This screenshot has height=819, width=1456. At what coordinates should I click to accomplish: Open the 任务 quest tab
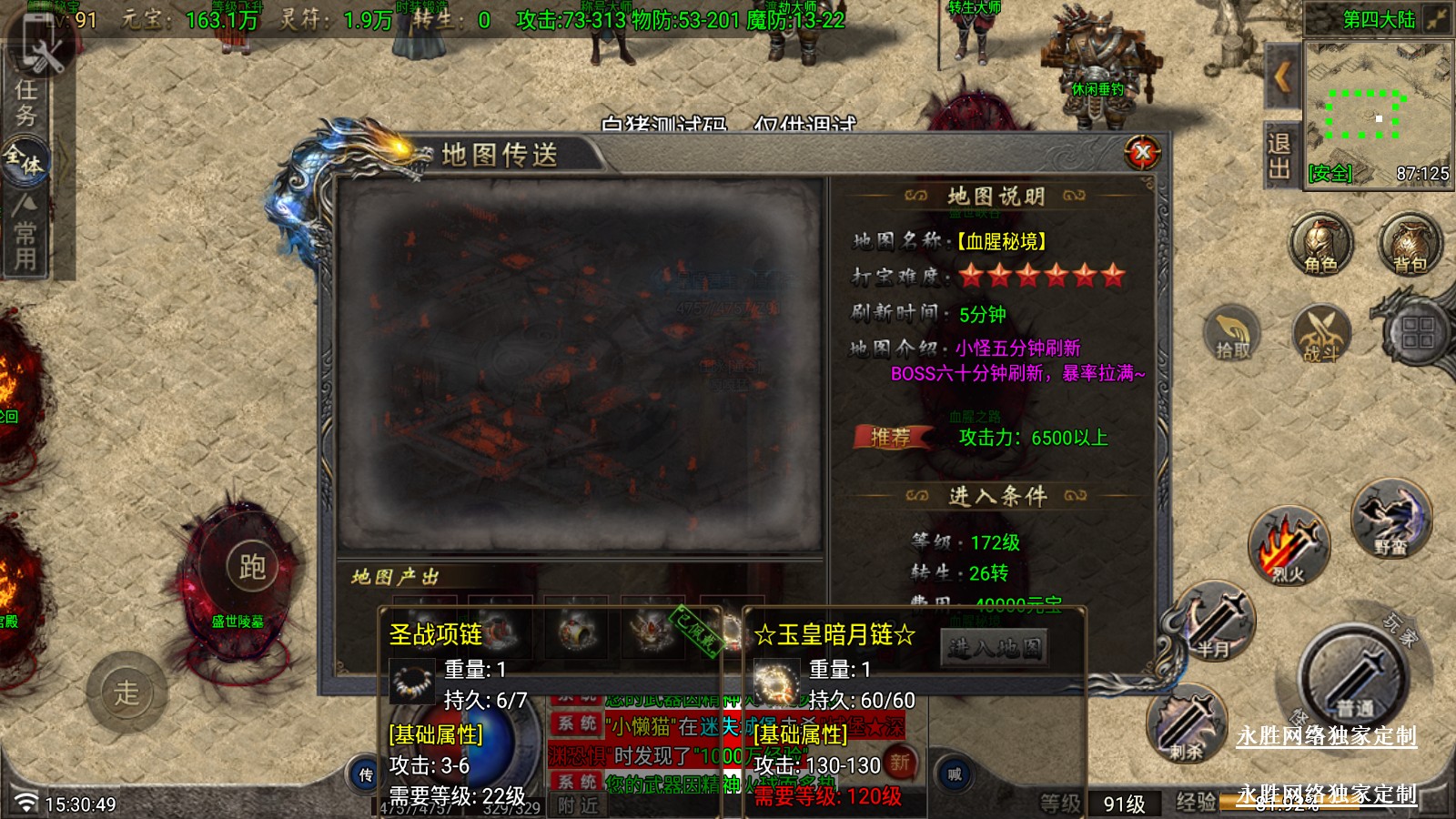tap(25, 102)
